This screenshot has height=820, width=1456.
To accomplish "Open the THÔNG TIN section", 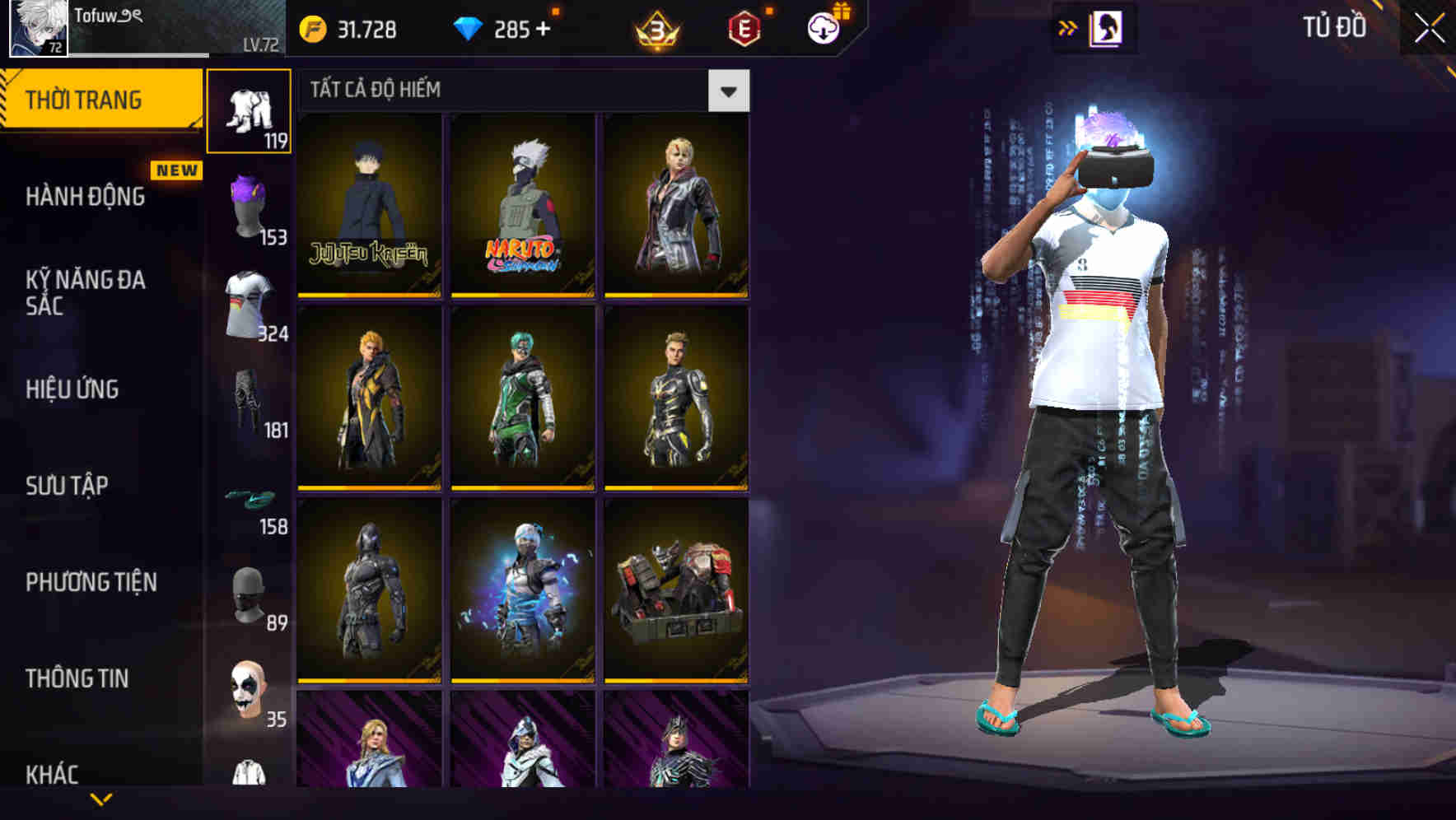I will (x=78, y=678).
